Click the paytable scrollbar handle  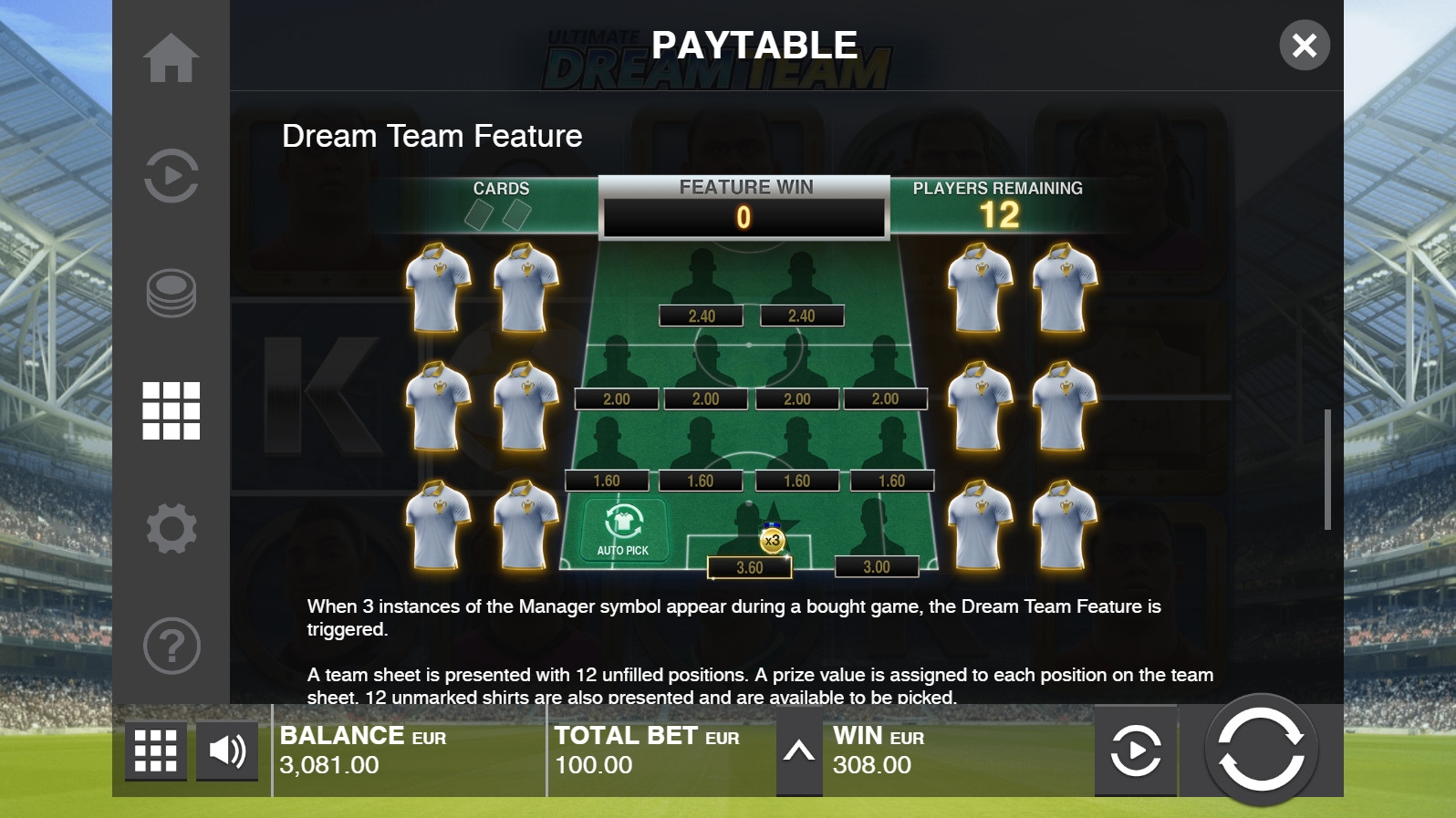(1327, 470)
